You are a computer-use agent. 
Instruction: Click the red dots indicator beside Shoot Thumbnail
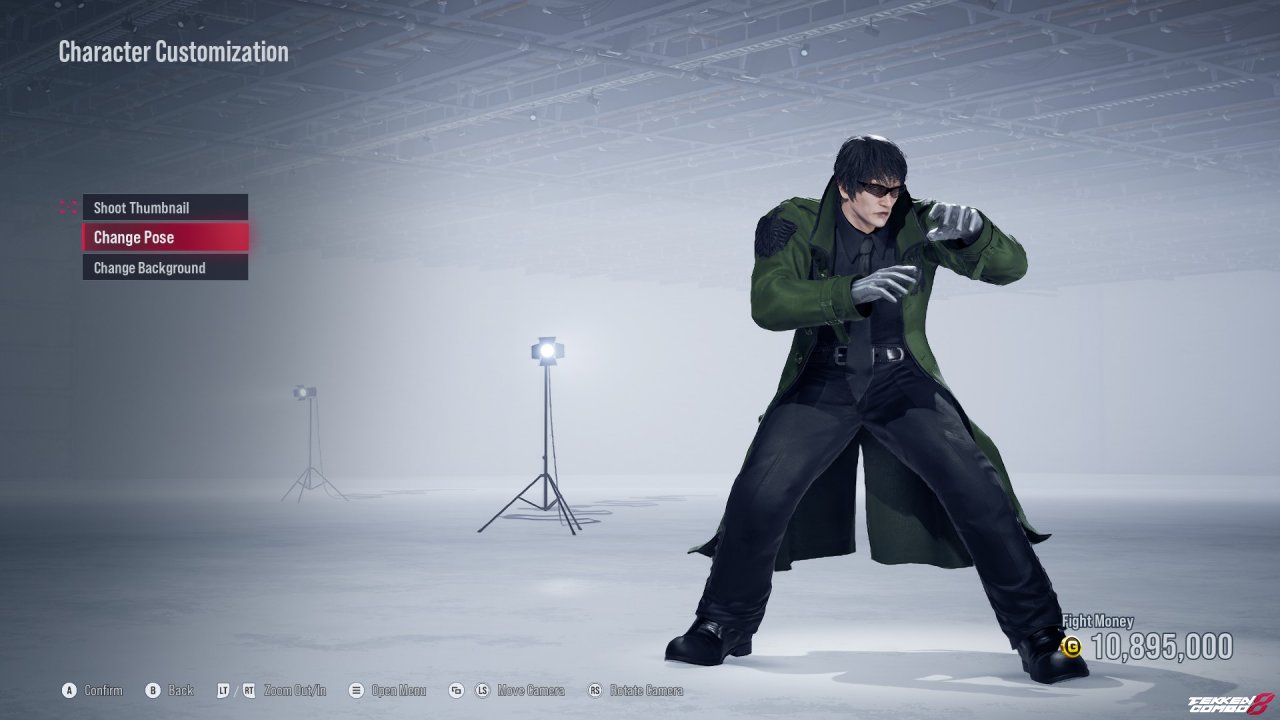coord(68,207)
